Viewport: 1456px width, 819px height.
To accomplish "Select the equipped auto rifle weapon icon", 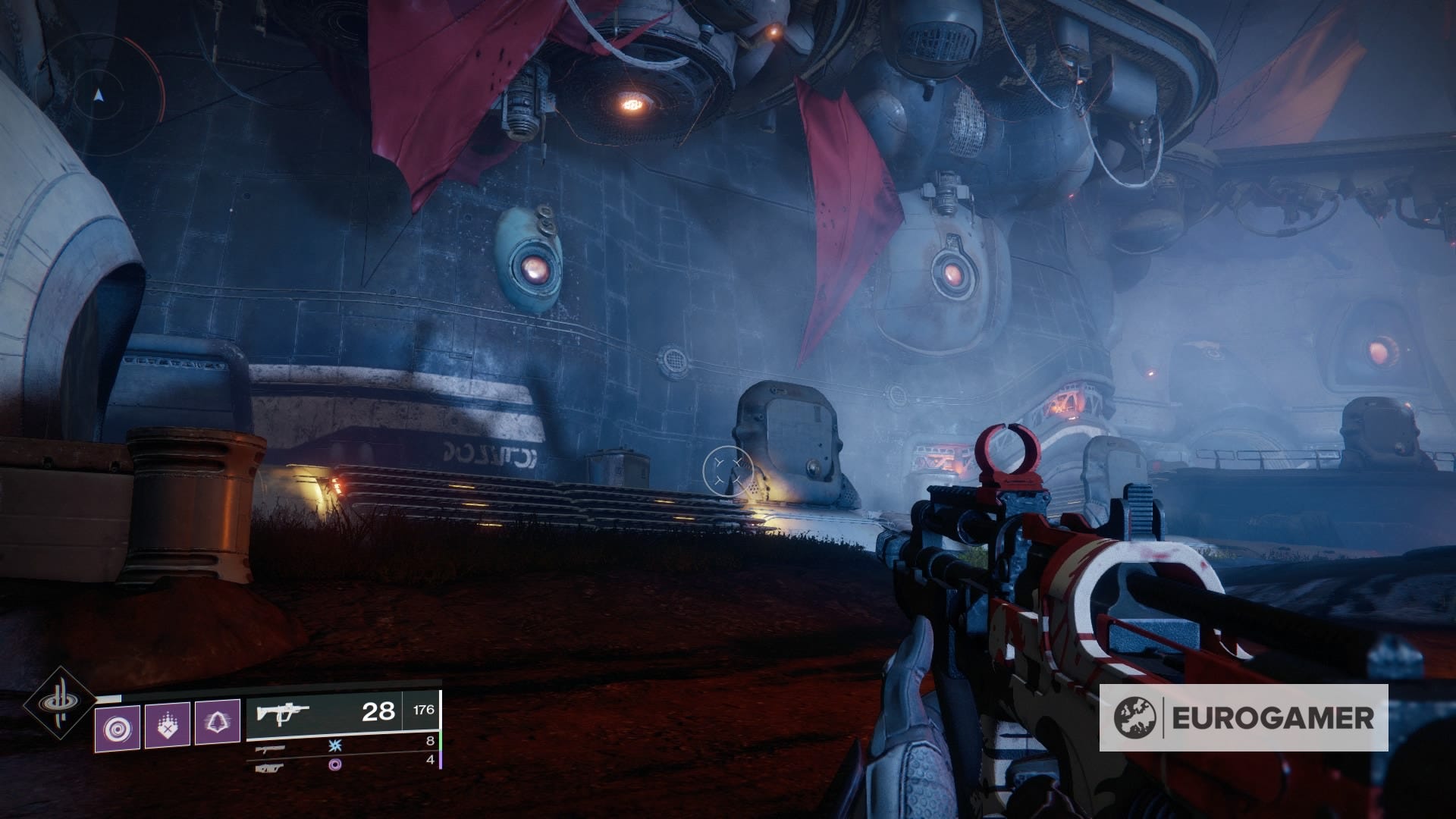I will [x=284, y=714].
